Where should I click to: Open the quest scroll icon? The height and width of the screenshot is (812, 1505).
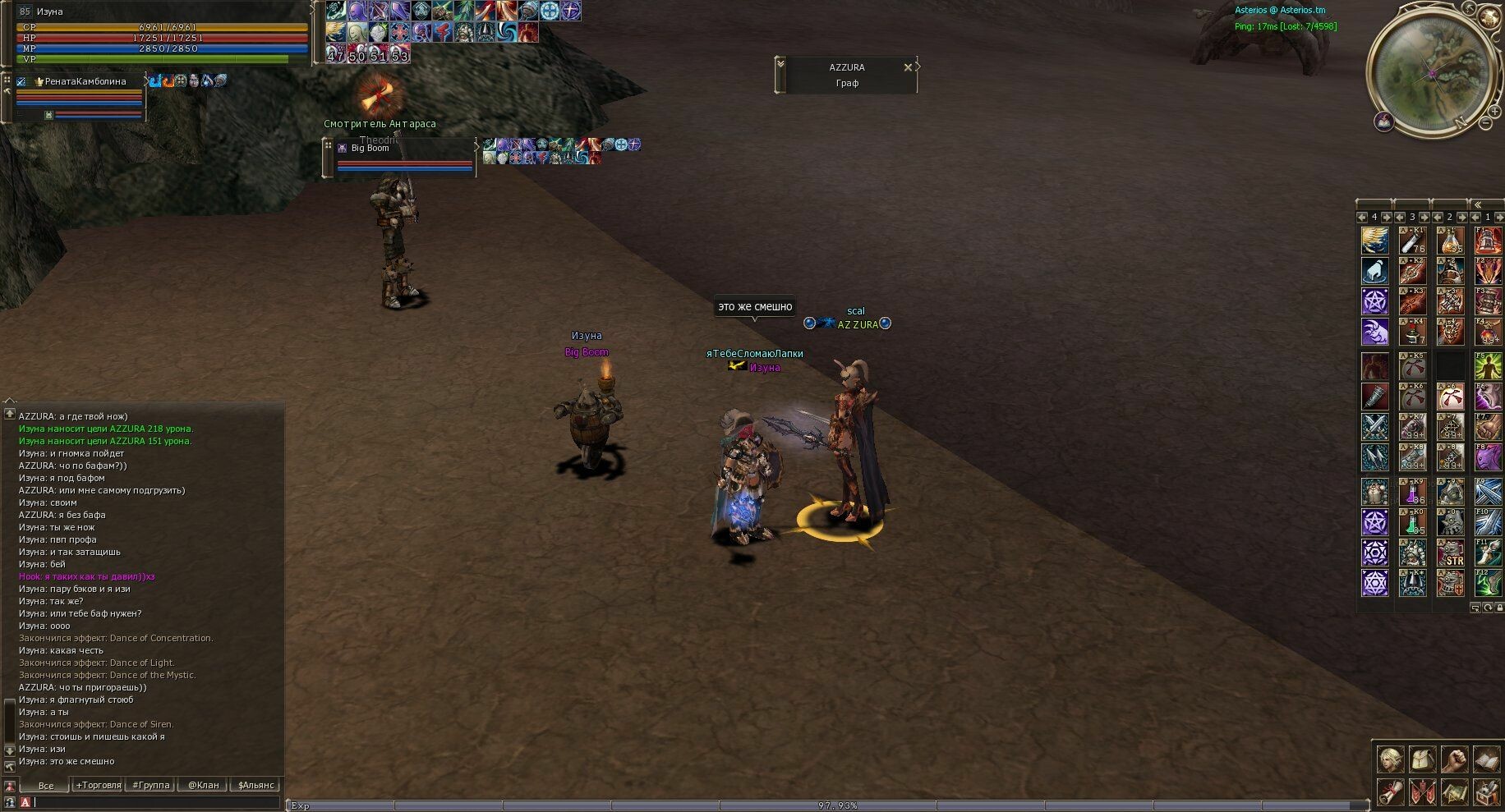(1390, 792)
